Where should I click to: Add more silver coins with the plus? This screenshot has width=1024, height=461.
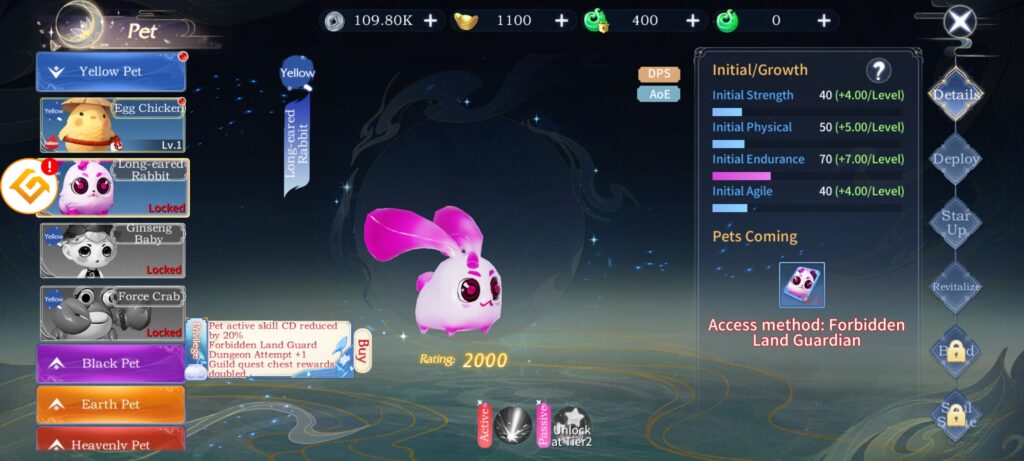430,20
